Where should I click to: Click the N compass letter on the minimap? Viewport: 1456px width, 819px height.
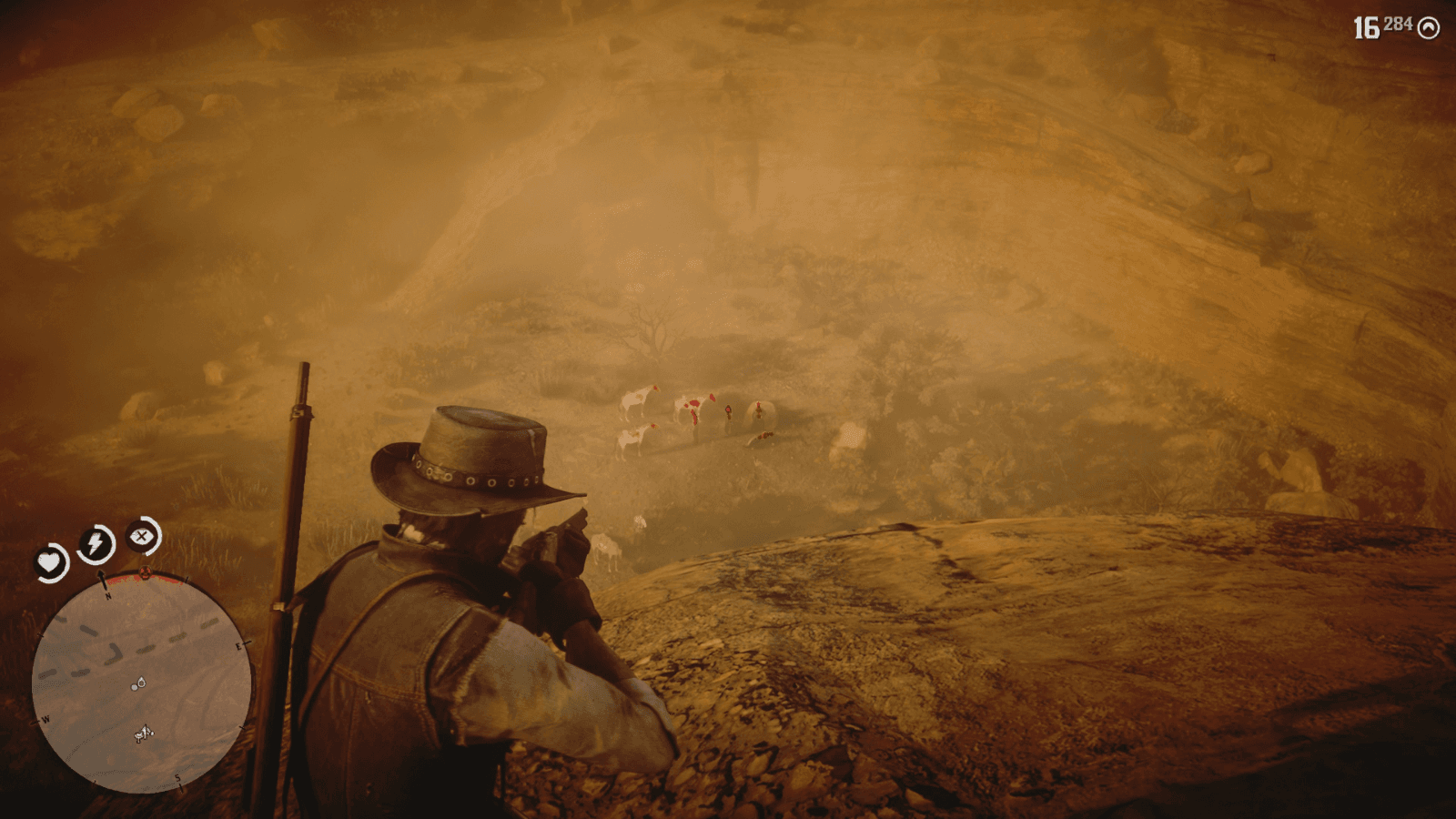pyautogui.click(x=106, y=596)
